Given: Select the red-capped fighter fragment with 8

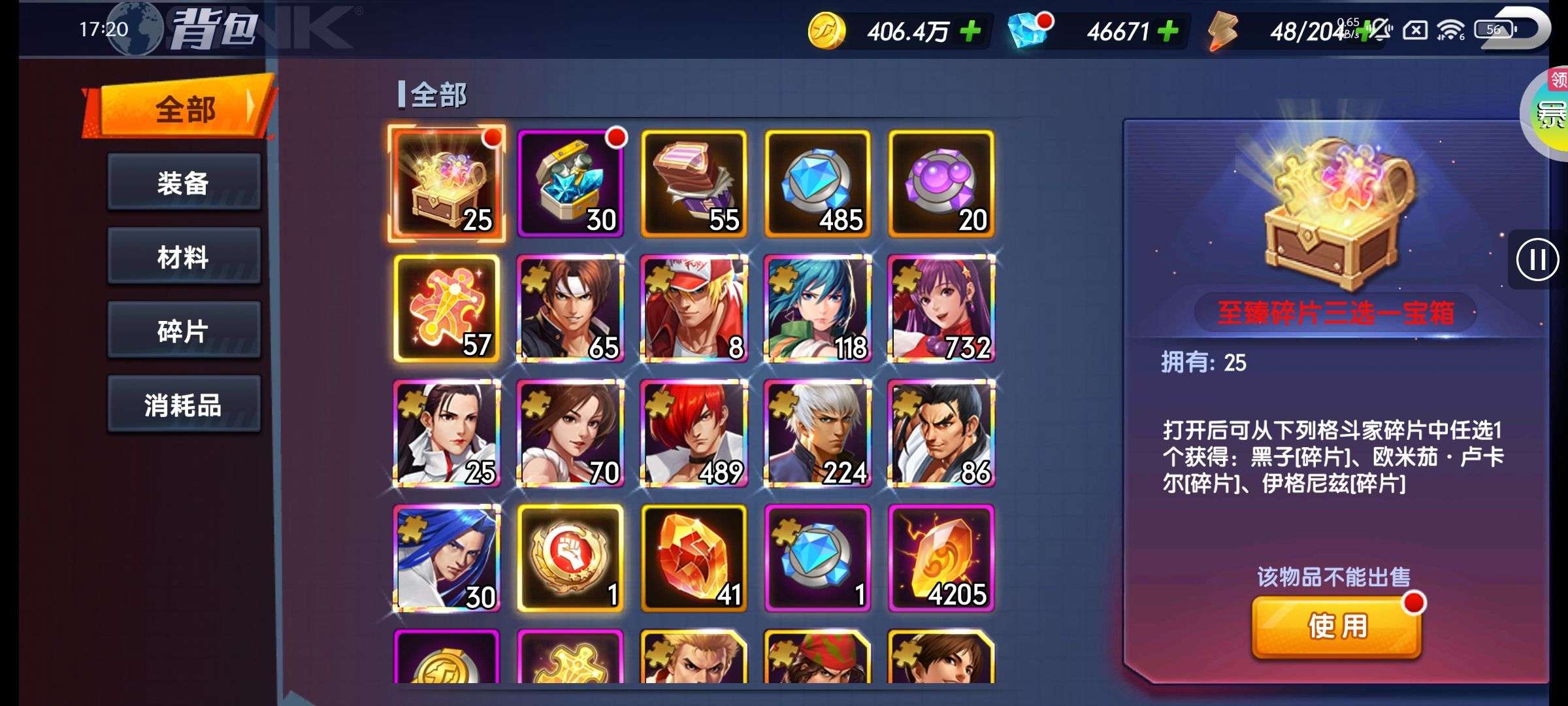Looking at the screenshot, I should coord(694,309).
